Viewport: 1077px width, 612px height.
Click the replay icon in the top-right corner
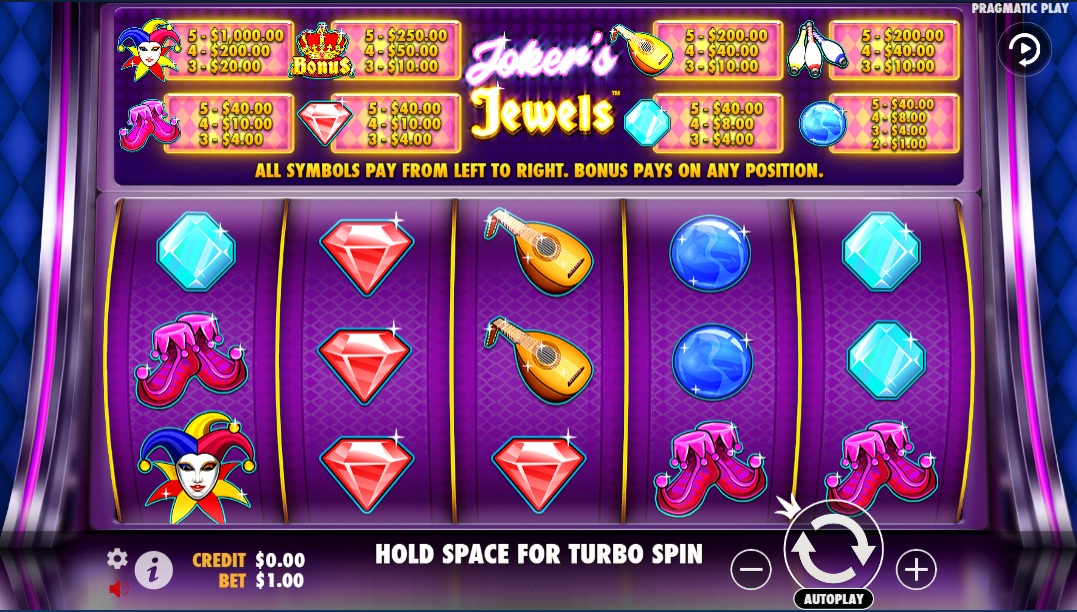1024,49
